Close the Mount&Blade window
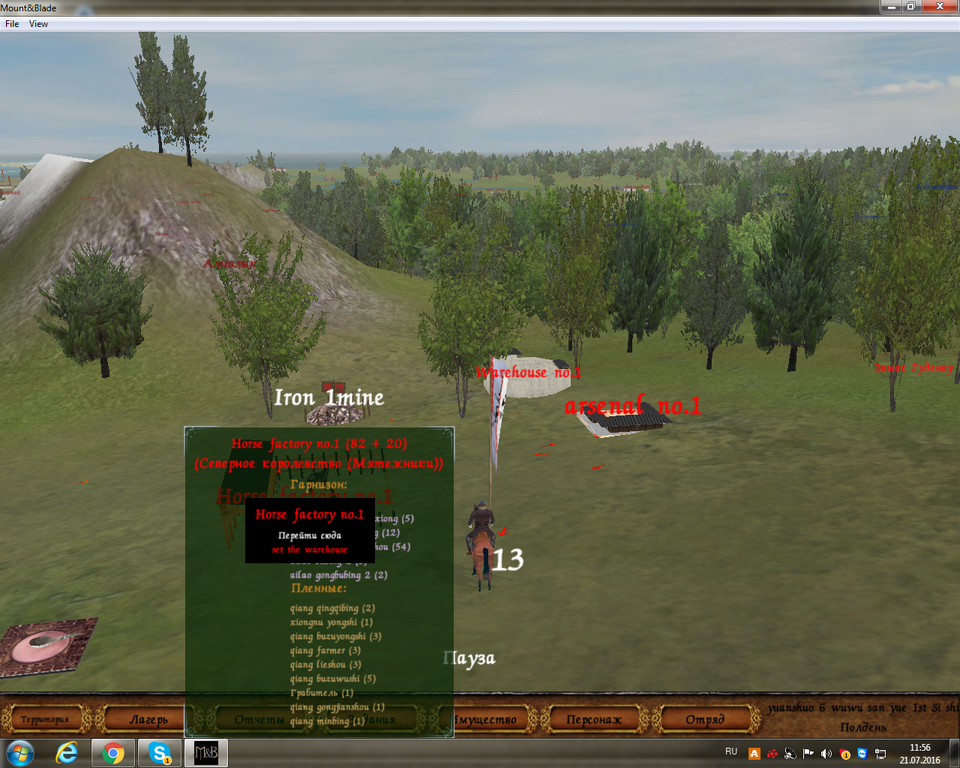This screenshot has width=960, height=768. click(940, 7)
